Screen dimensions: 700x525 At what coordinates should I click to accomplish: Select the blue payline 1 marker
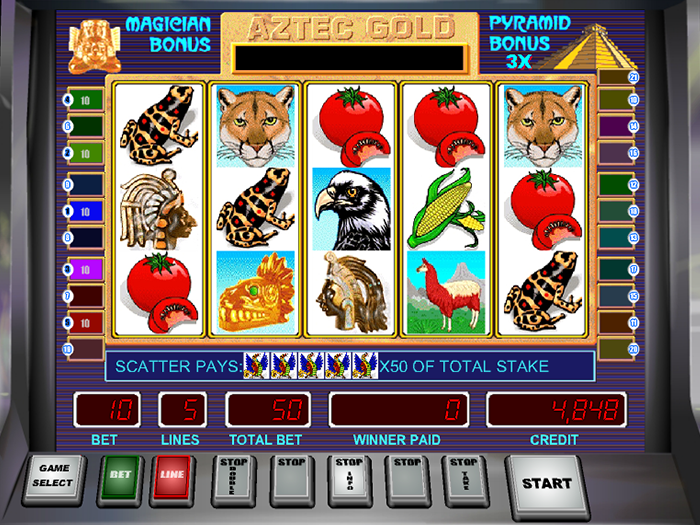click(x=83, y=211)
